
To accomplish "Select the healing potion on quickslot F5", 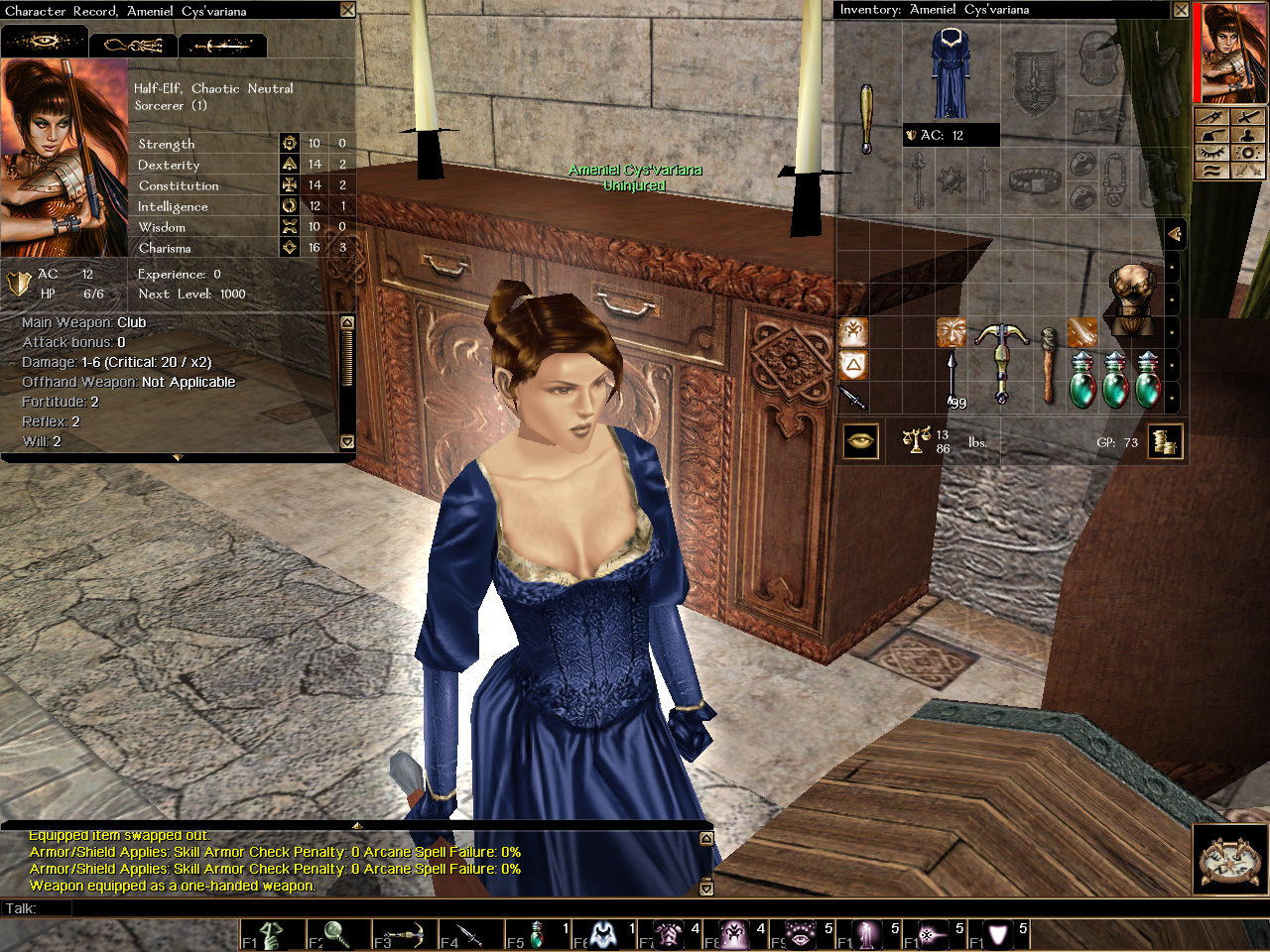I will click(x=538, y=933).
